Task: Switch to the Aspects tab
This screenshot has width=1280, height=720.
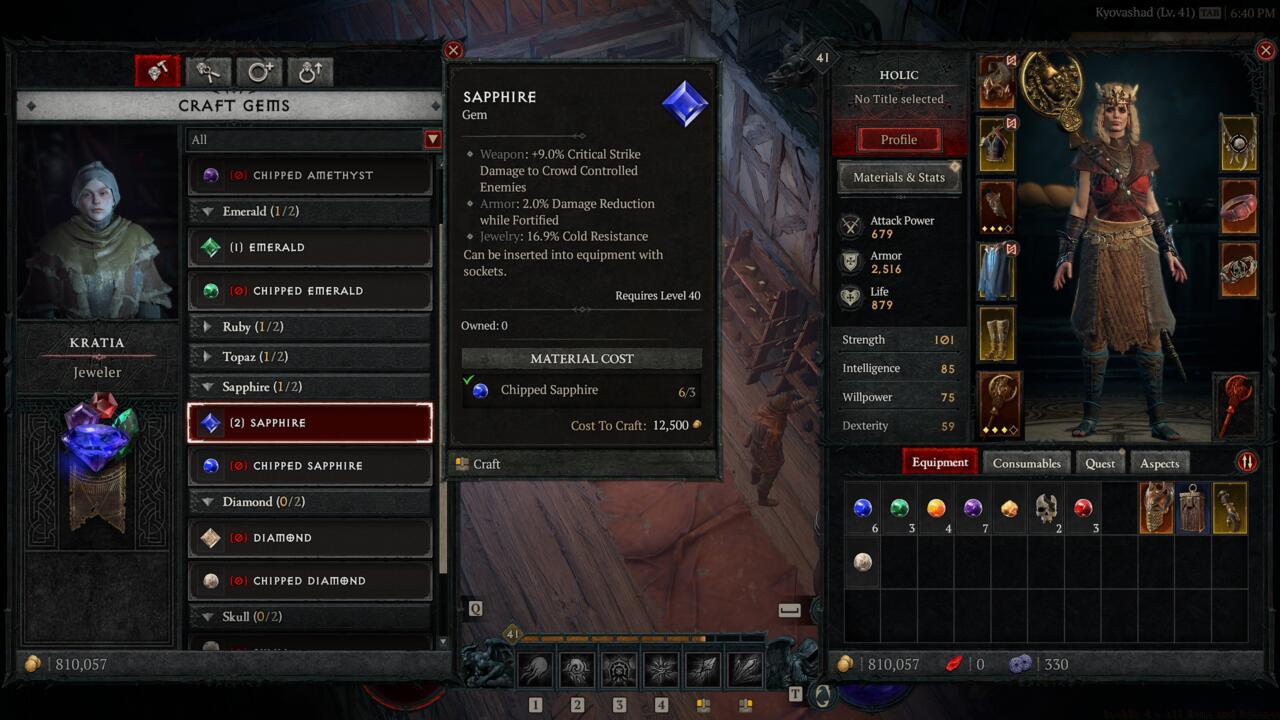Action: 1159,463
